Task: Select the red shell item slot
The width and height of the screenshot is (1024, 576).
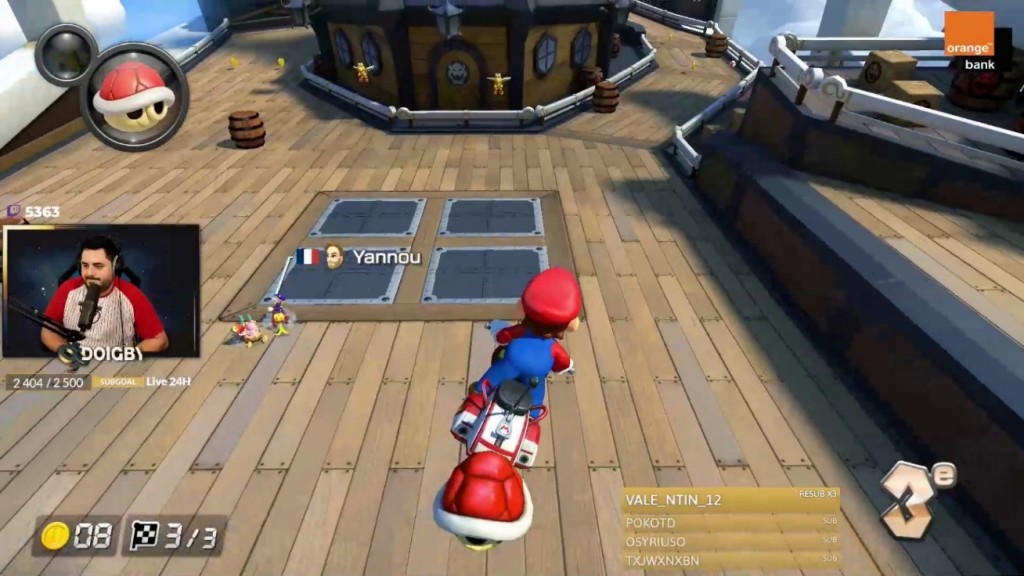Action: 134,96
